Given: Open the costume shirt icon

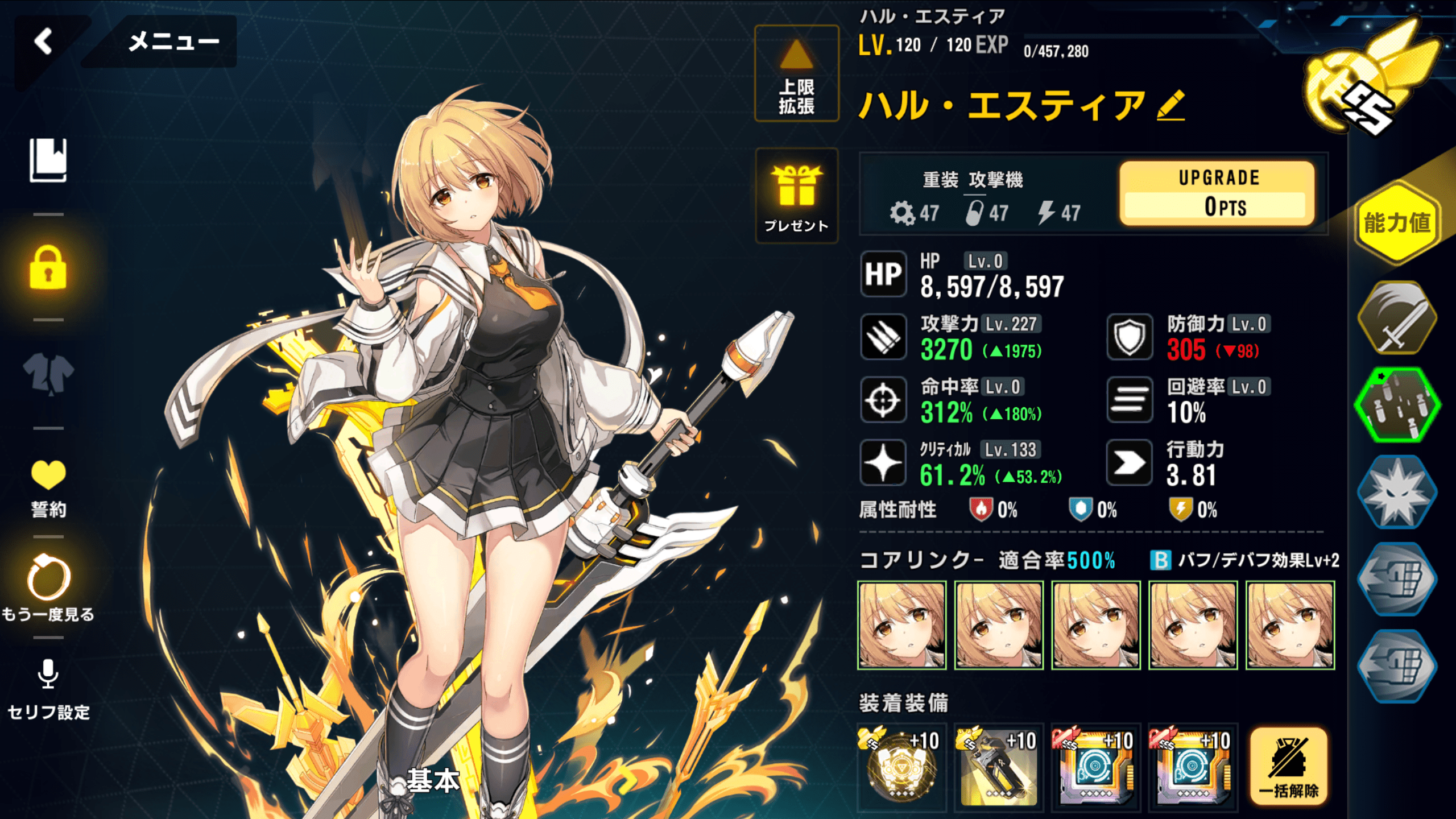Looking at the screenshot, I should 48,374.
